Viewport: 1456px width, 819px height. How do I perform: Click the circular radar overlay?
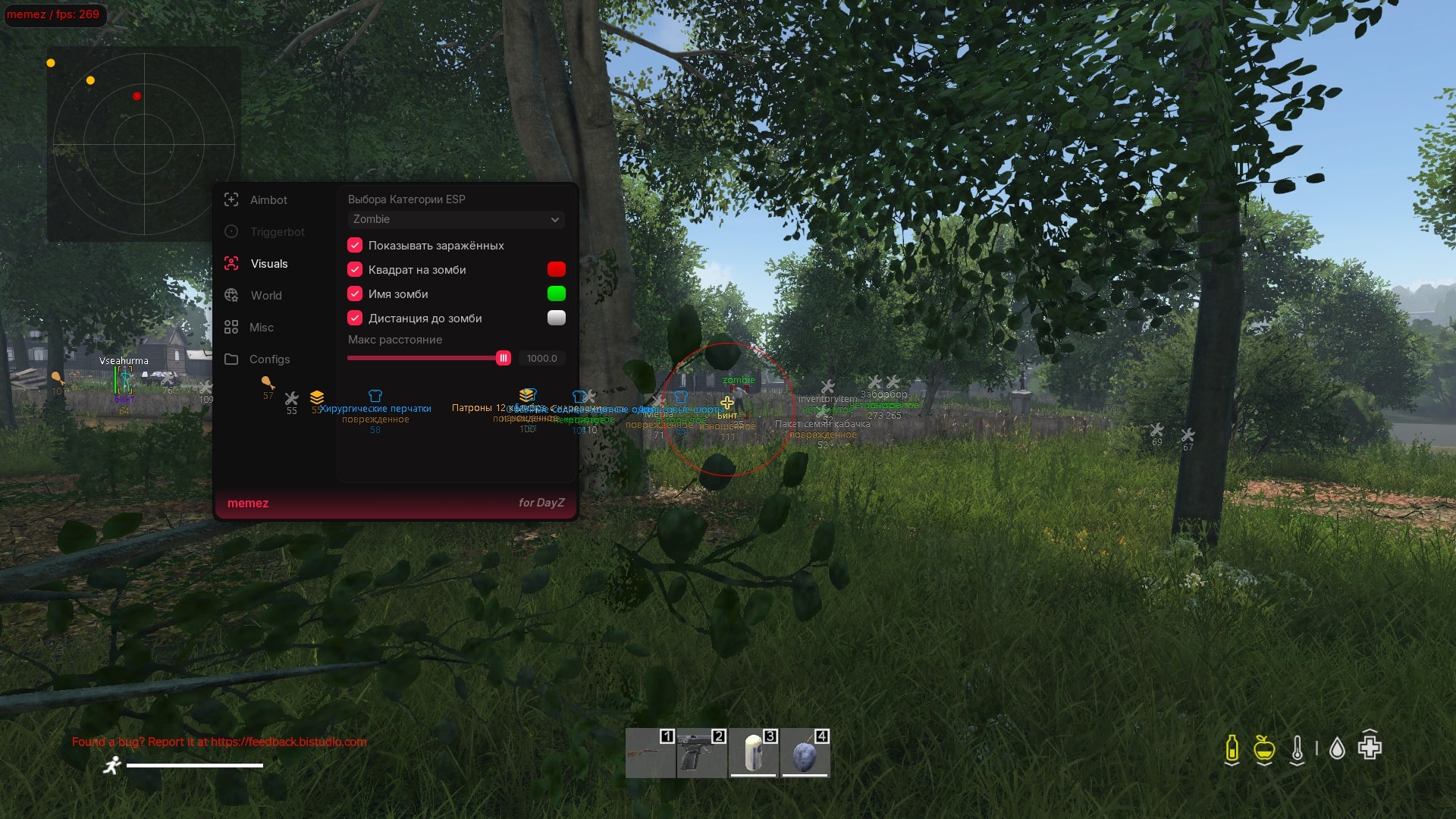[x=144, y=144]
